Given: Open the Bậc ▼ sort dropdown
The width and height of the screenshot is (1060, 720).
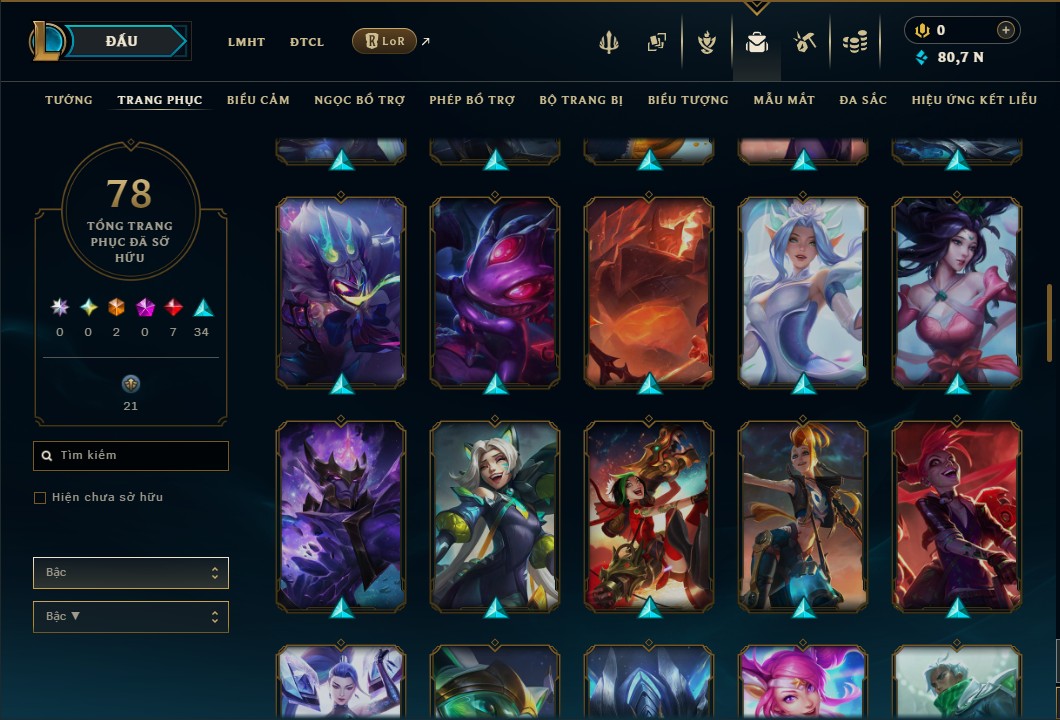Looking at the screenshot, I should click(131, 617).
